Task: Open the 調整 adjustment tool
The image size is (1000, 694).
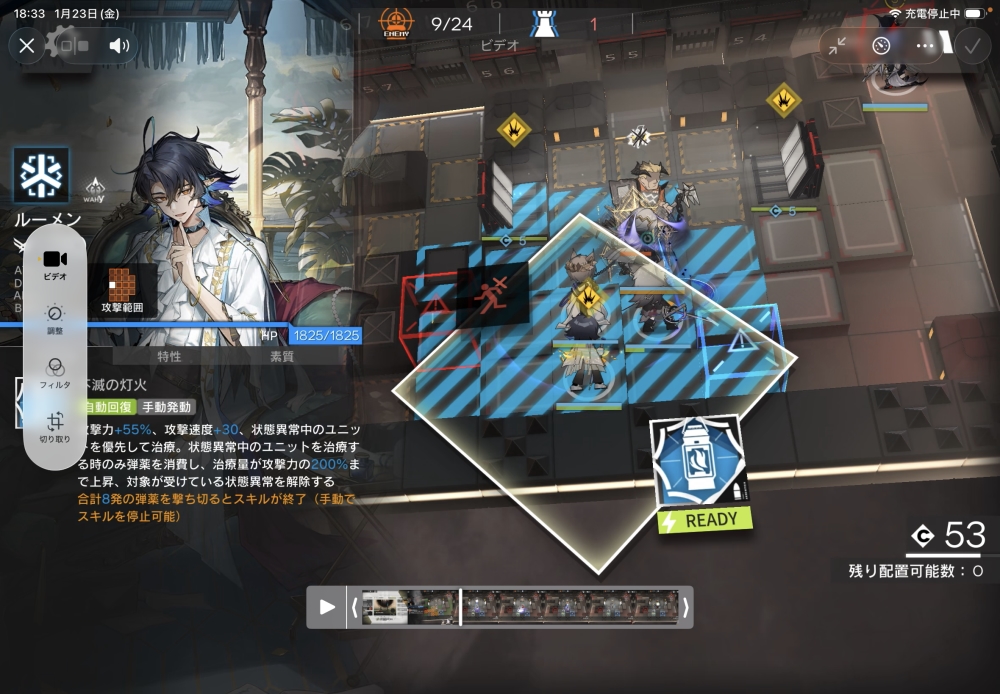Action: (x=55, y=318)
